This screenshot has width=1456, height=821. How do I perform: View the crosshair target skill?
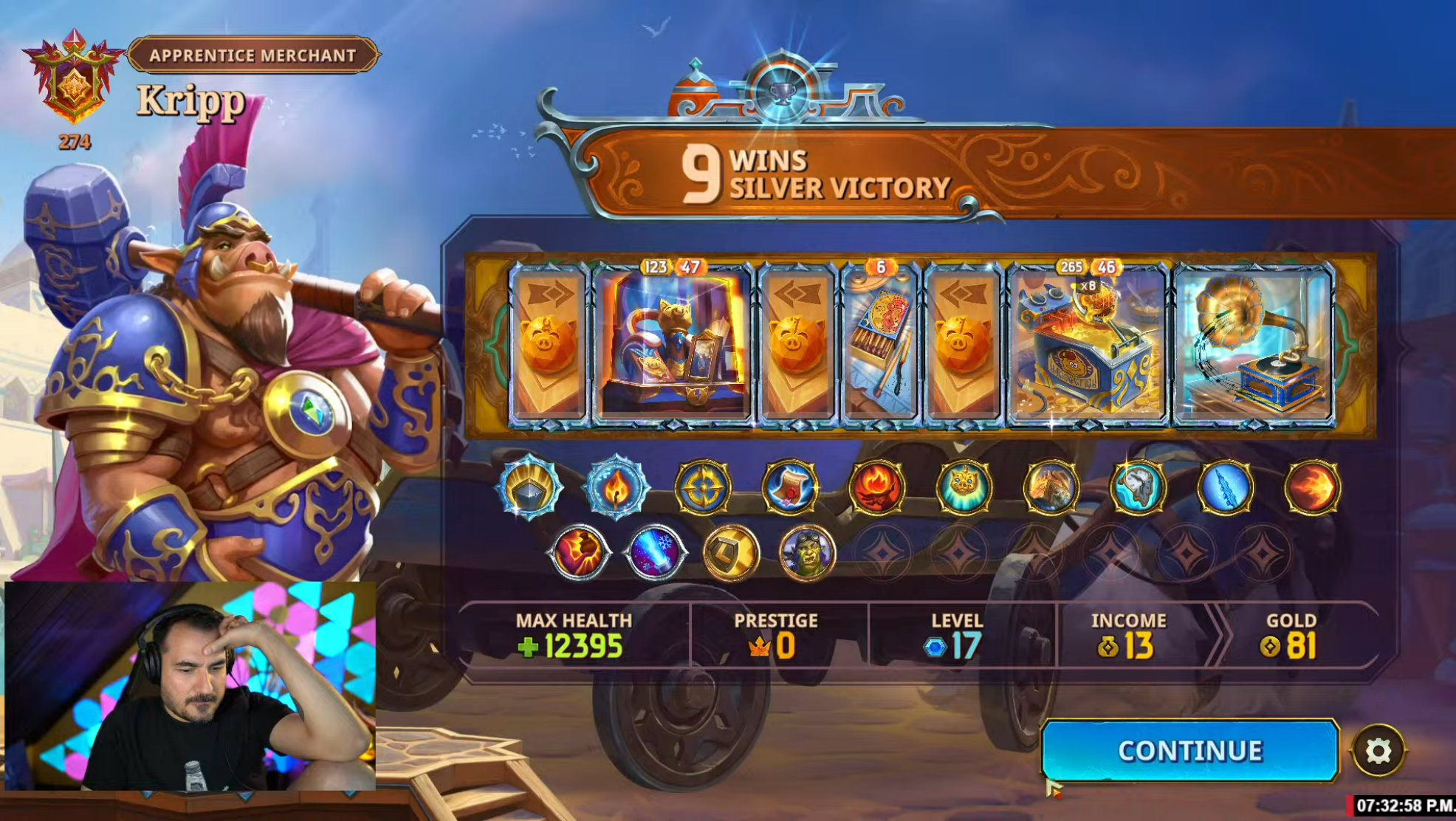click(x=702, y=487)
